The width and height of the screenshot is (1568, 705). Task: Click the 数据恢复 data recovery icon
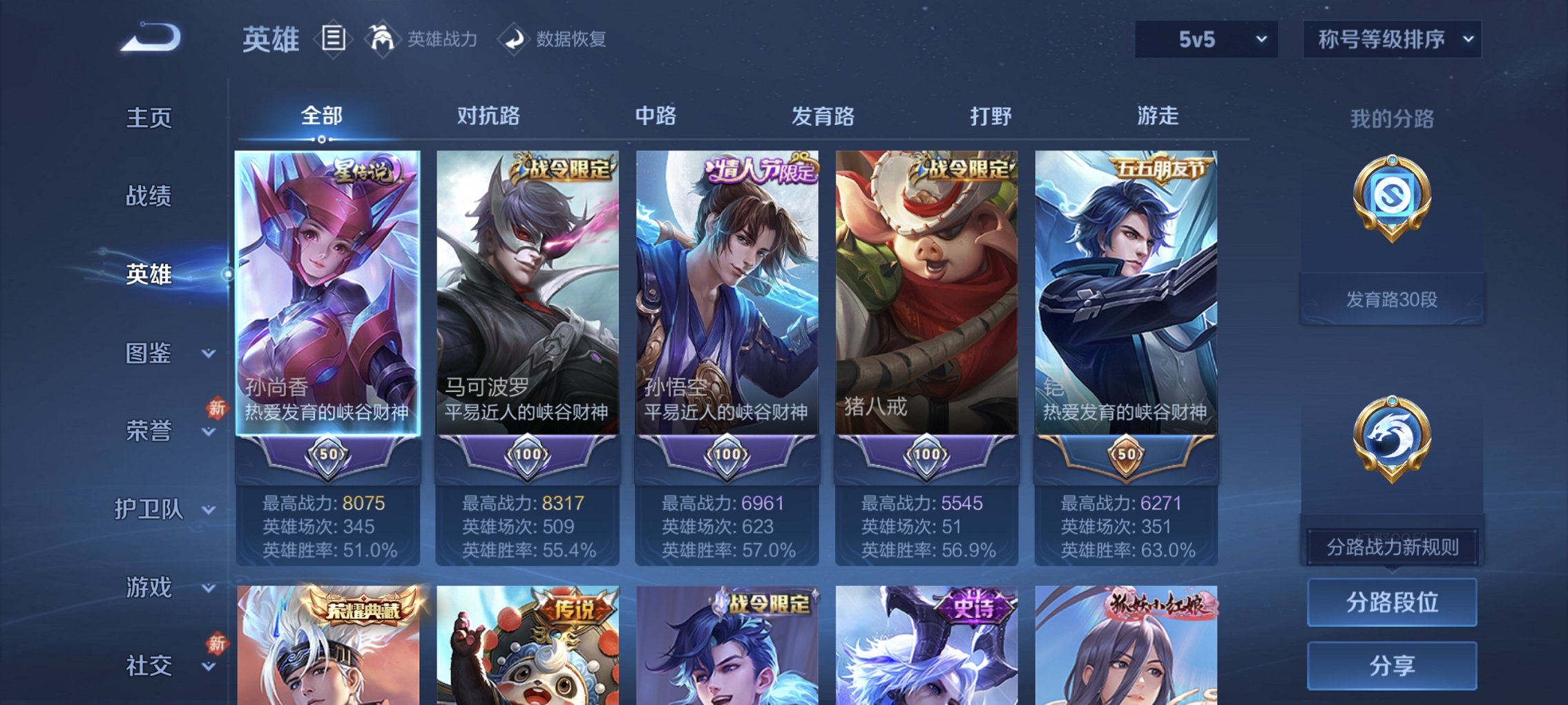coord(515,38)
